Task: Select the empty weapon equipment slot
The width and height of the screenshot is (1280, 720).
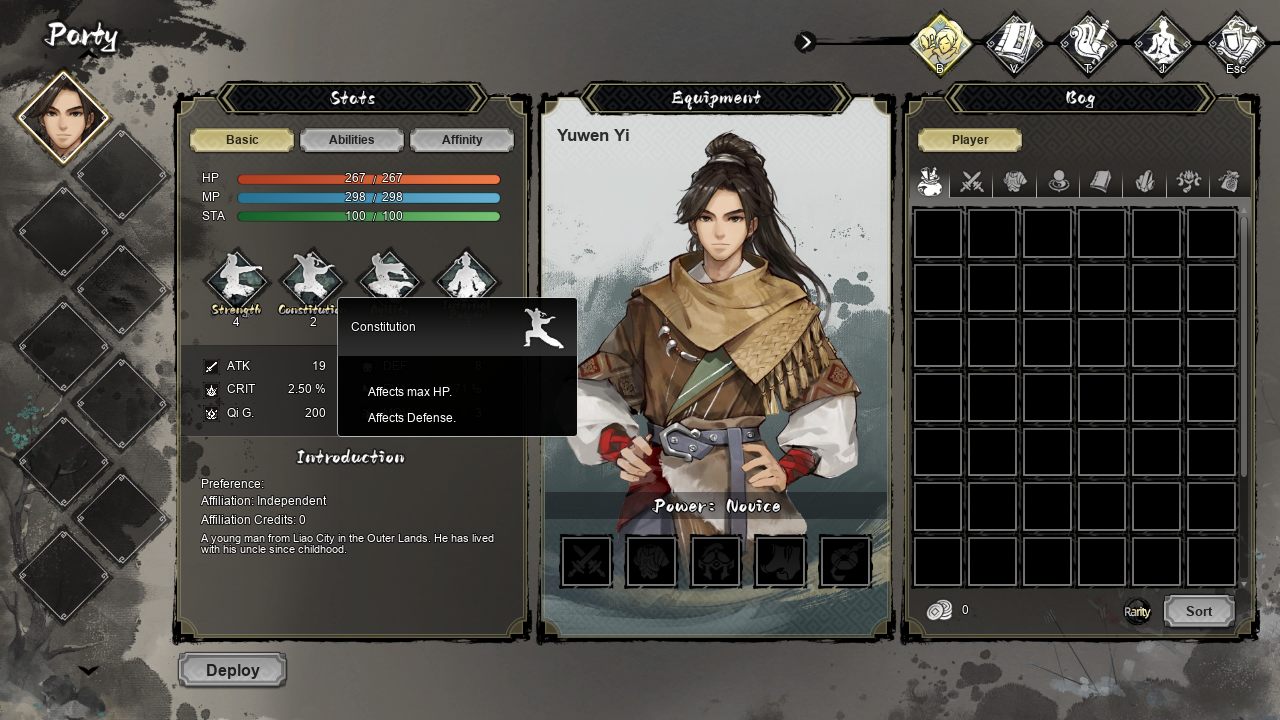Action: pyautogui.click(x=586, y=562)
